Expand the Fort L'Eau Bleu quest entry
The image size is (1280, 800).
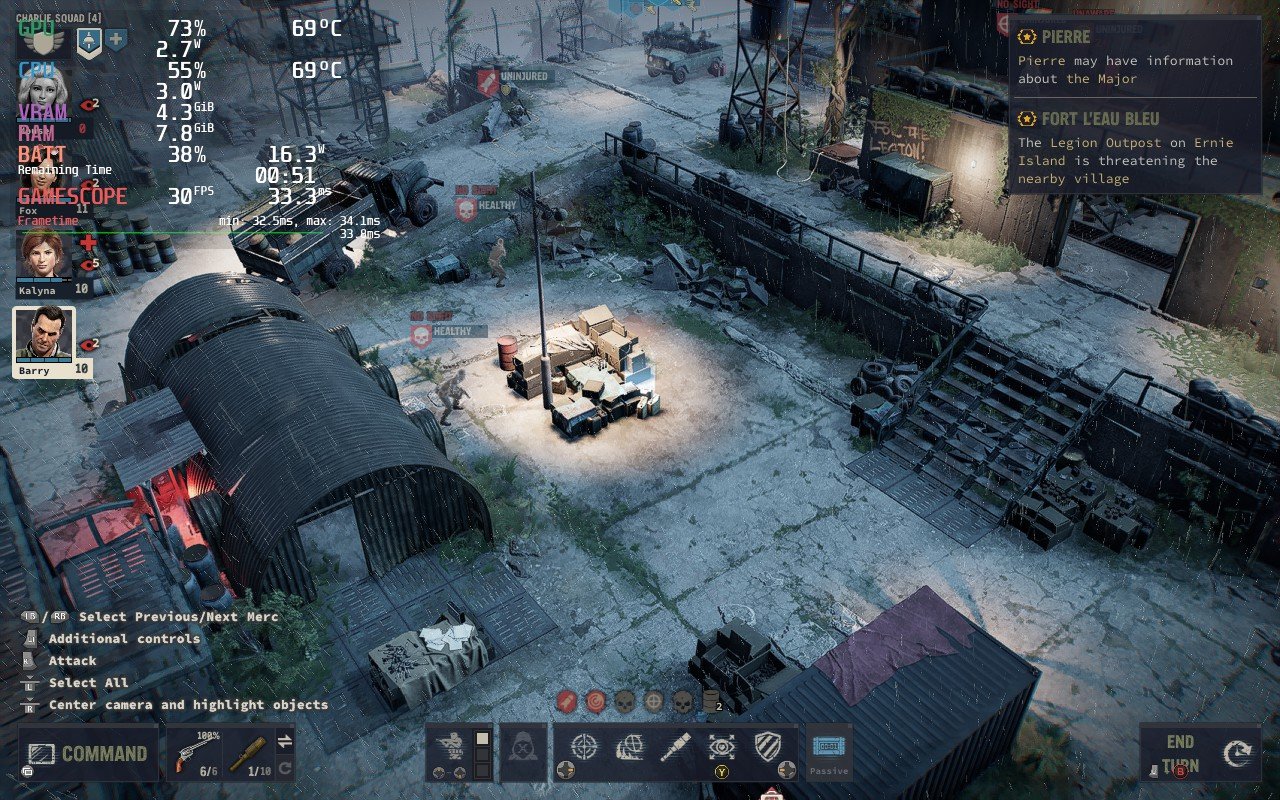point(1102,118)
